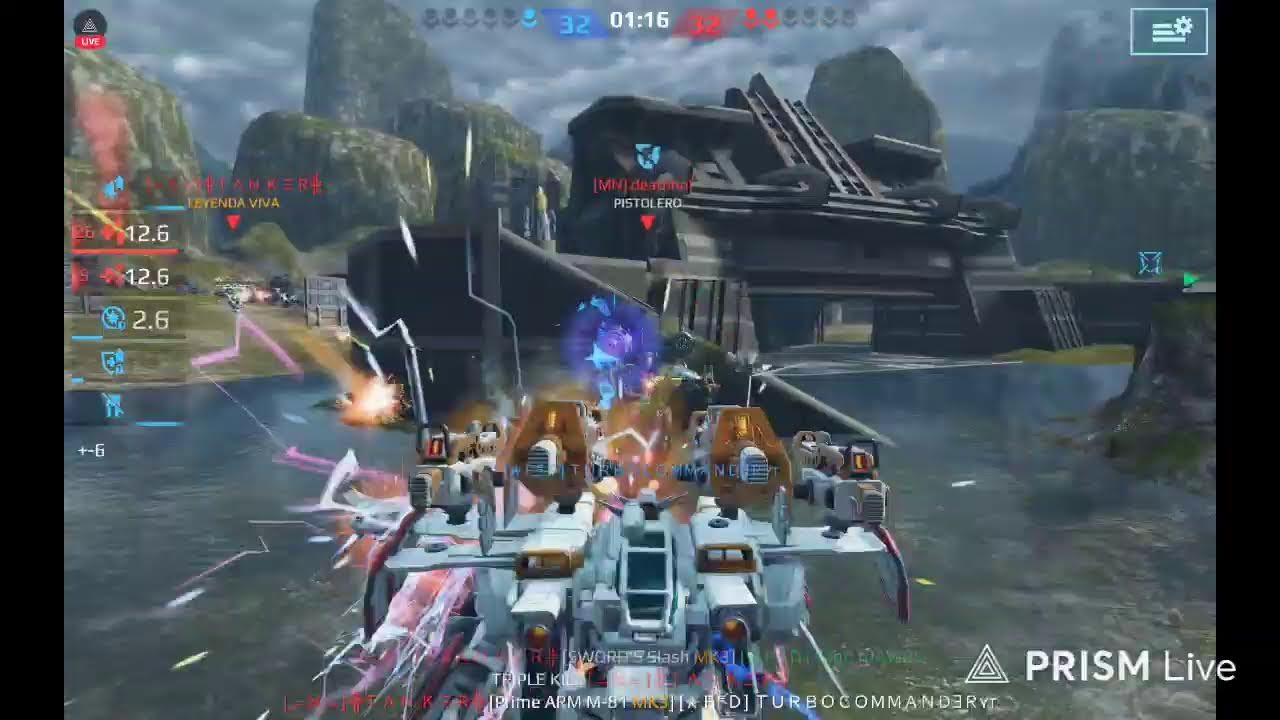Tap the beacon capture marker on the right
Screen dimensions: 1280x720
coord(1148,262)
